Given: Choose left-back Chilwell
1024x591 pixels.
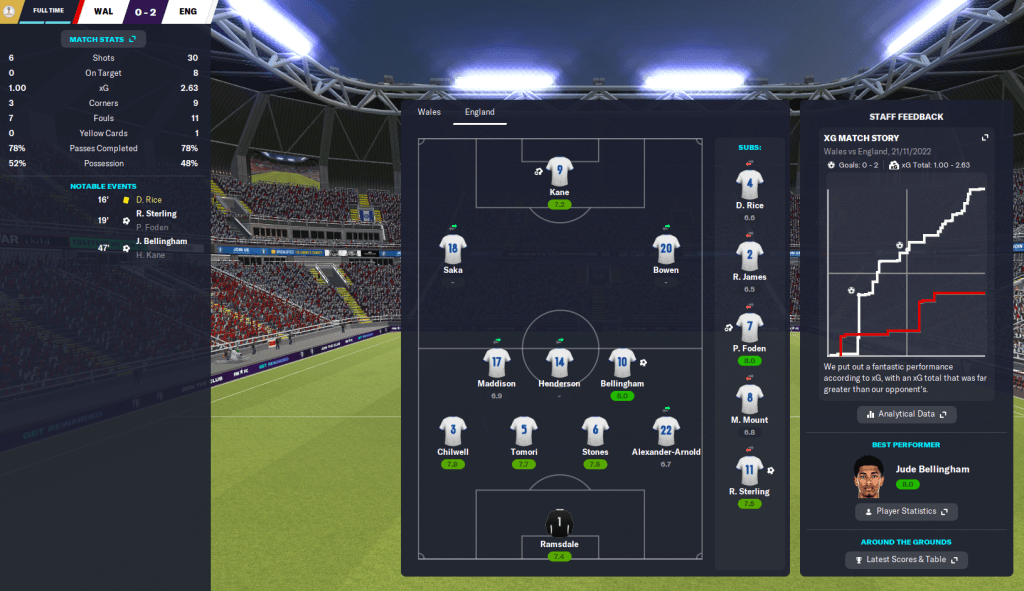Looking at the screenshot, I should (x=453, y=431).
